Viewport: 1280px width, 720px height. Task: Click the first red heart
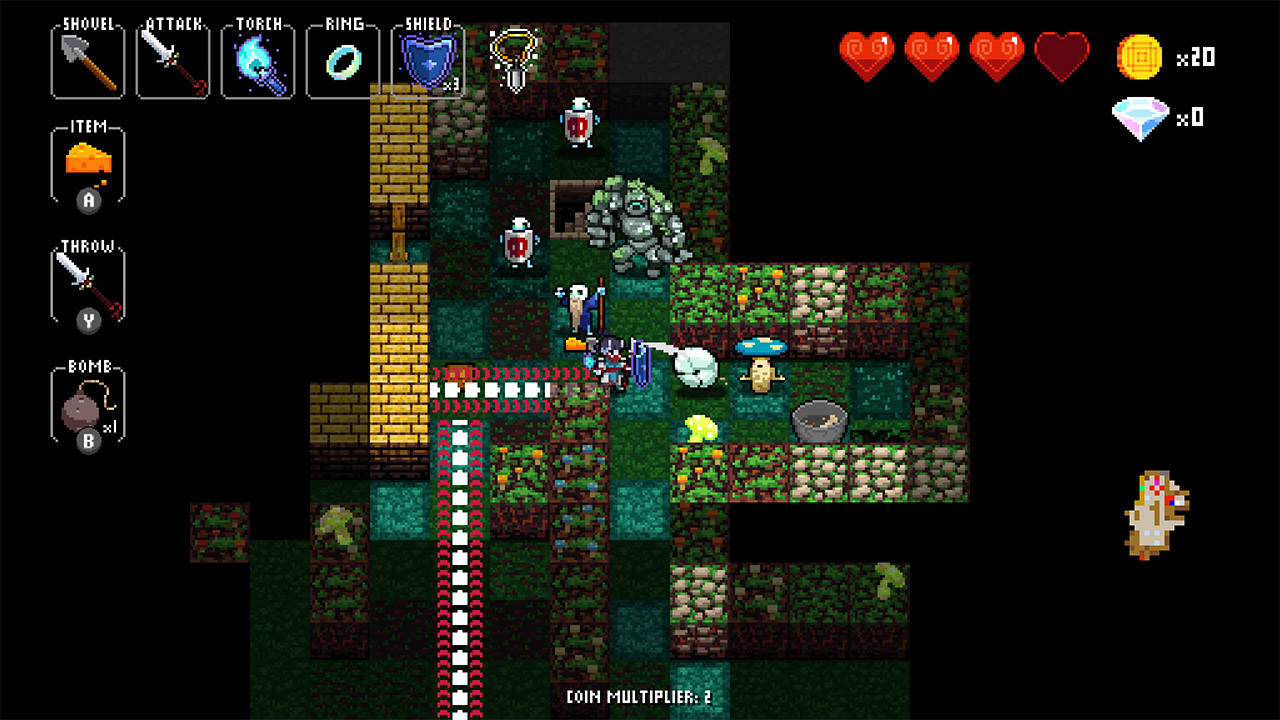pyautogui.click(x=866, y=55)
